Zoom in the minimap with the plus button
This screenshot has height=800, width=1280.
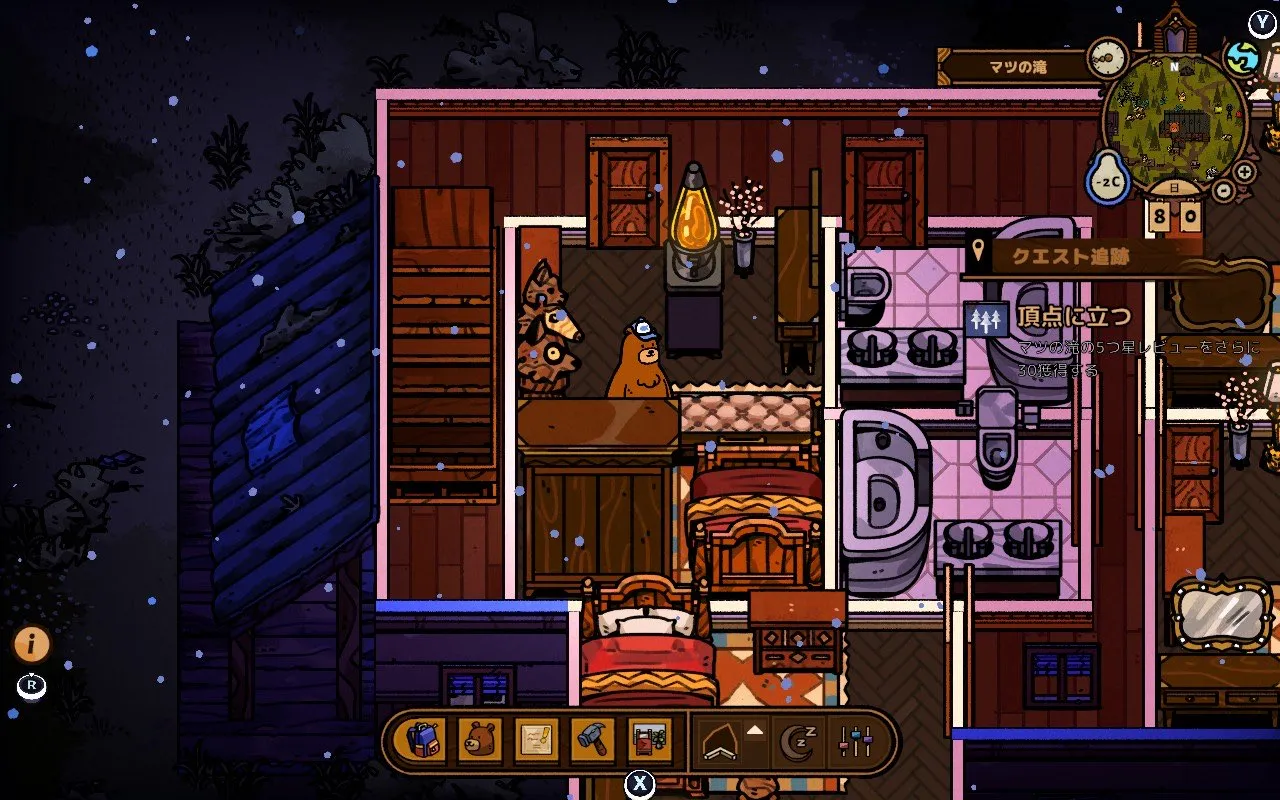tap(1244, 172)
